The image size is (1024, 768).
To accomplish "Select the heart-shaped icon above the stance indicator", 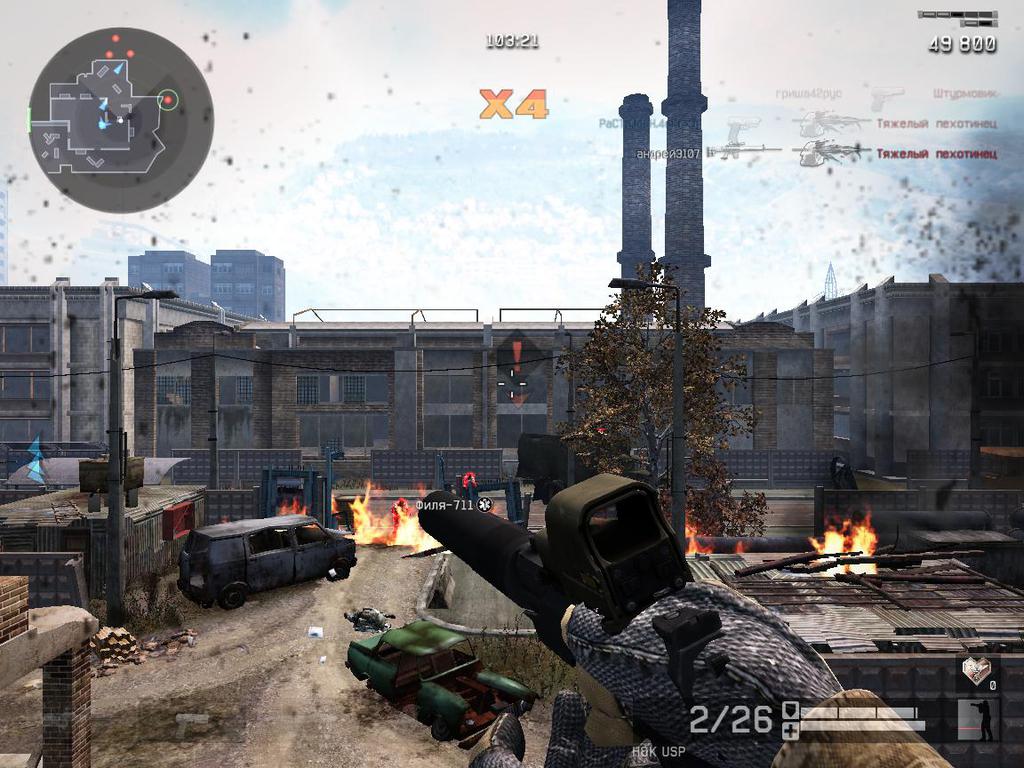I will tap(976, 670).
